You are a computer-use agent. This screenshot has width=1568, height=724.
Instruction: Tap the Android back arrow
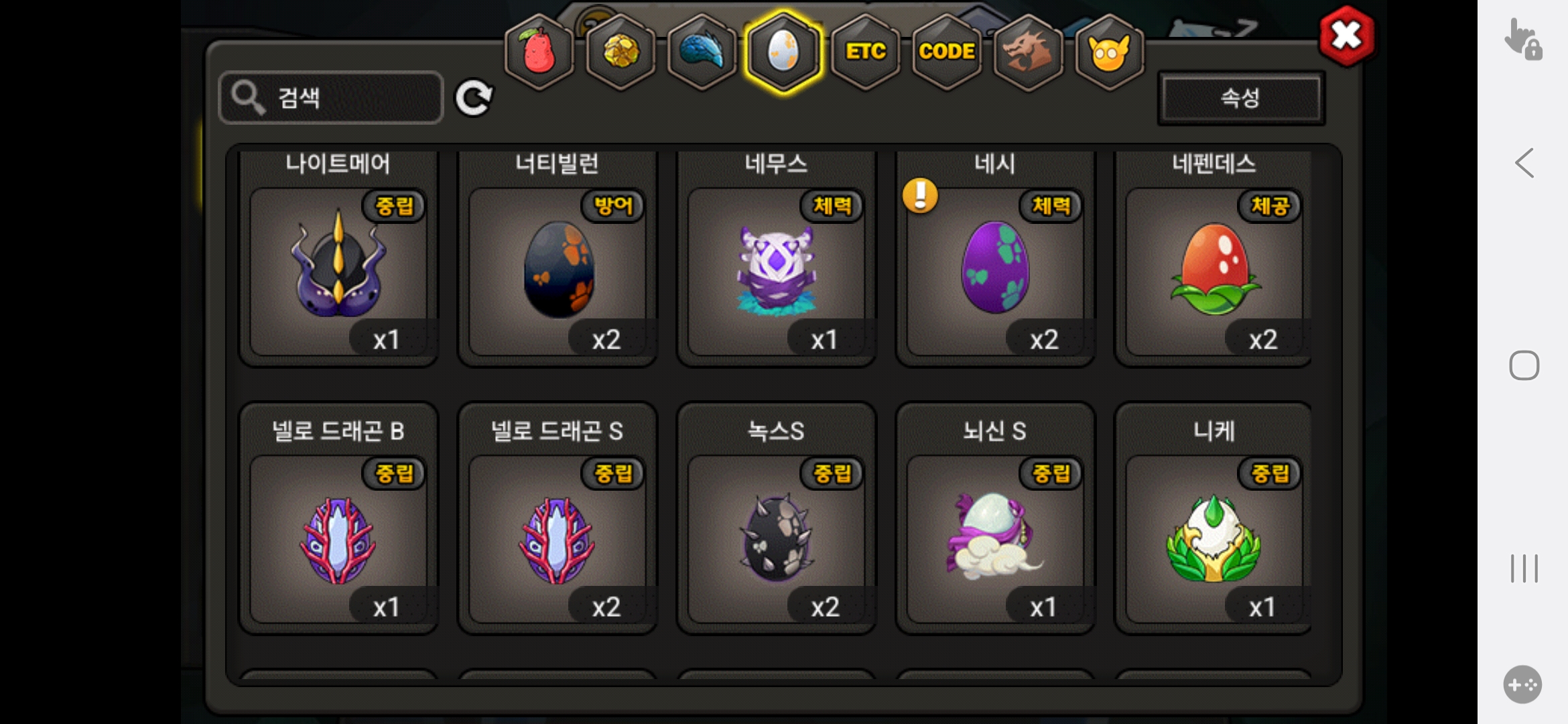tap(1524, 163)
